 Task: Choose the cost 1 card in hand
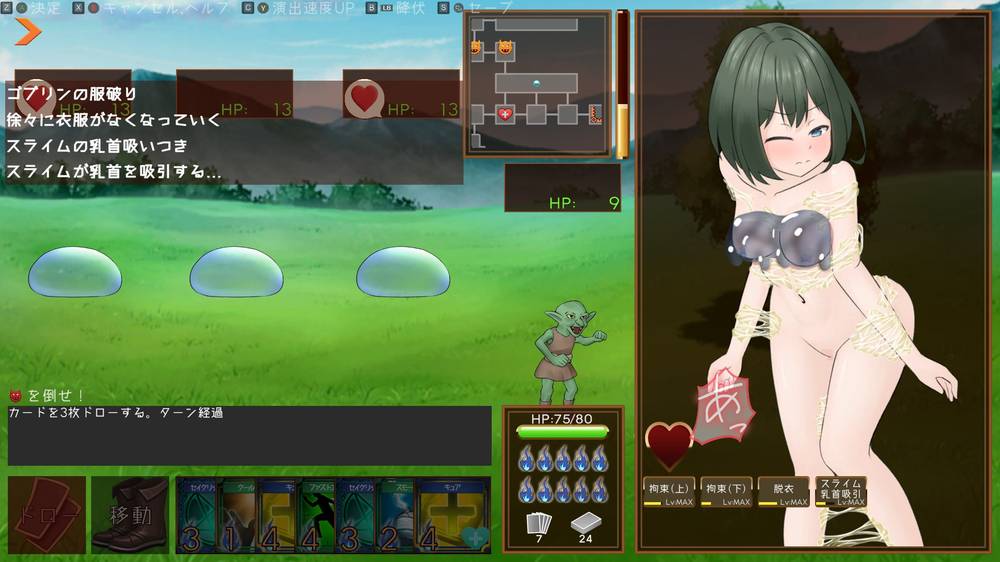(x=240, y=514)
